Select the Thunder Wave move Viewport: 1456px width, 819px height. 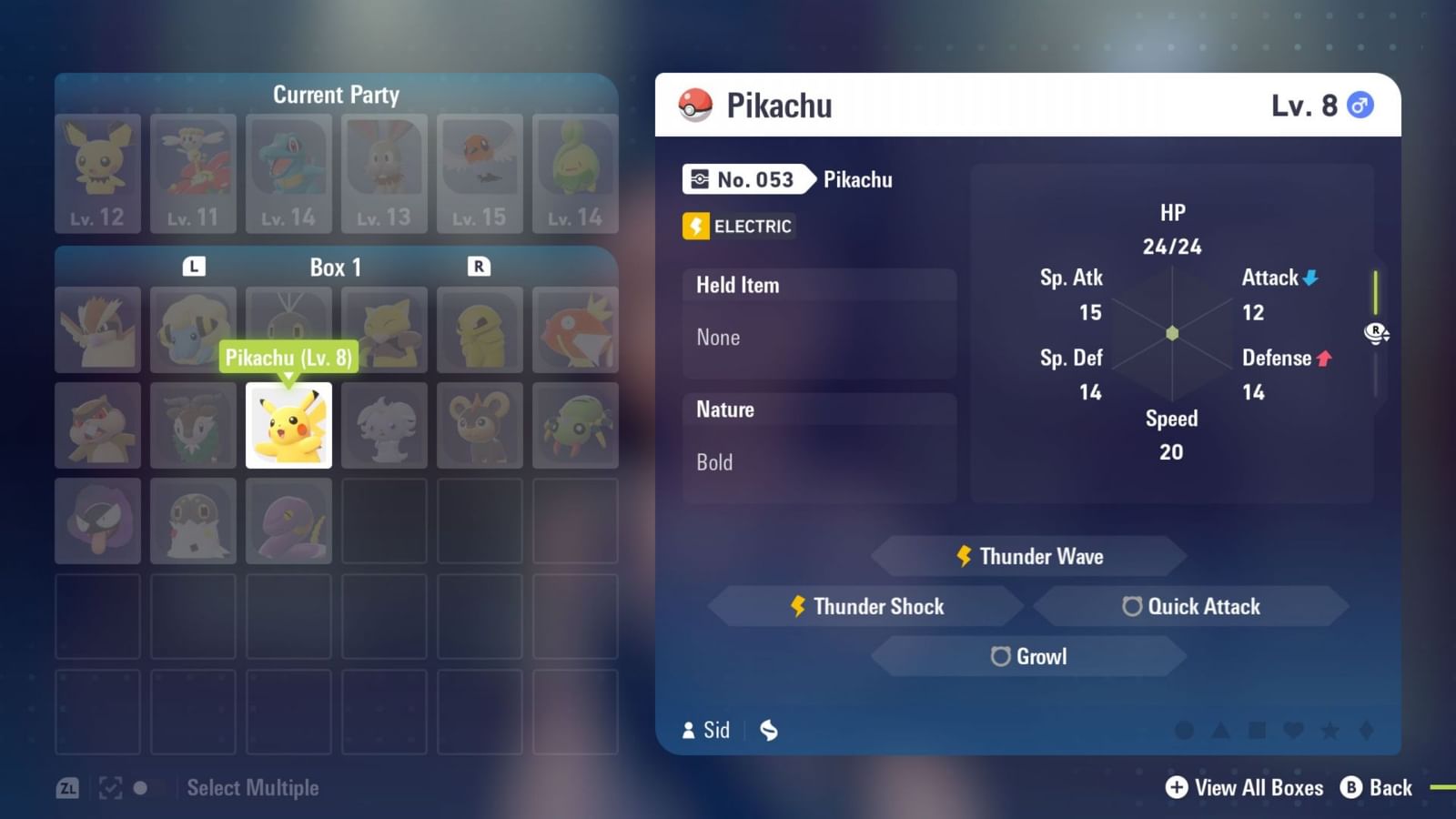click(x=1029, y=556)
